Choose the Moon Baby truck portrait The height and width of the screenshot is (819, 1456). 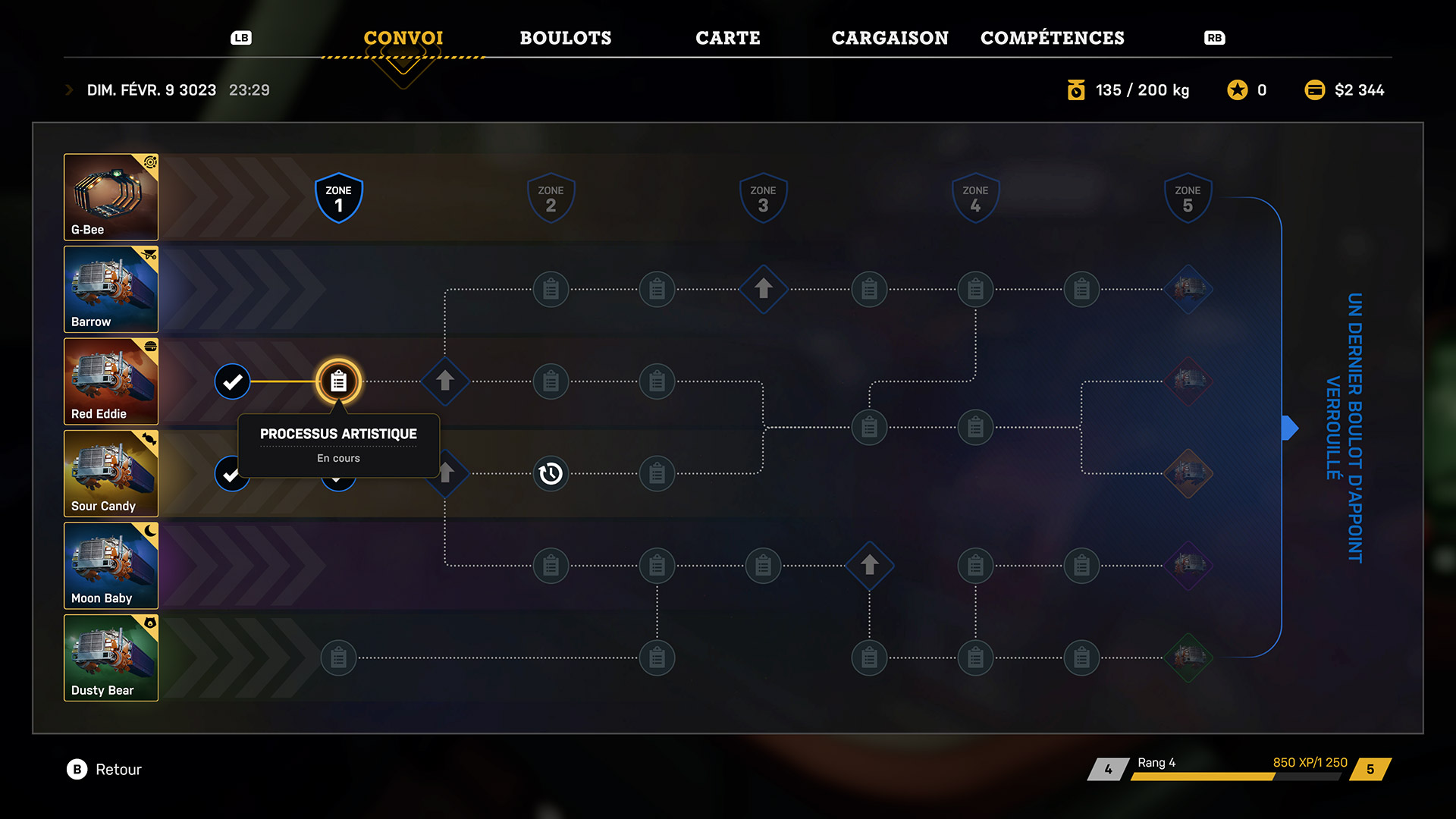(111, 566)
